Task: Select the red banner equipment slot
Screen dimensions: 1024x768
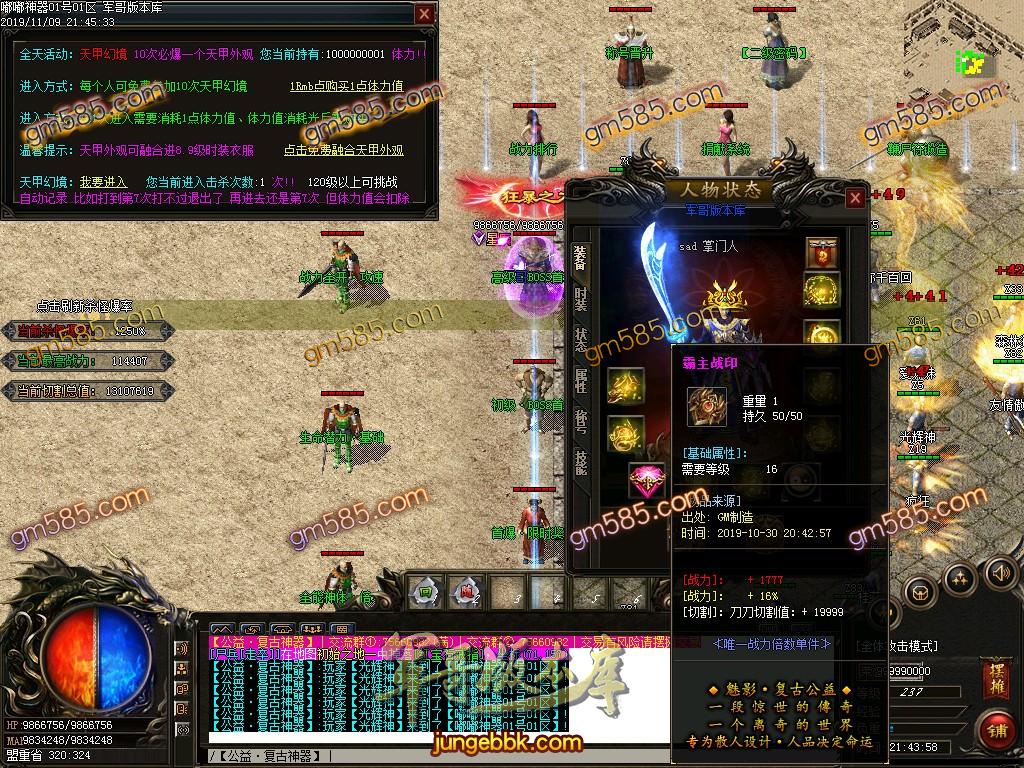Action: [822, 254]
